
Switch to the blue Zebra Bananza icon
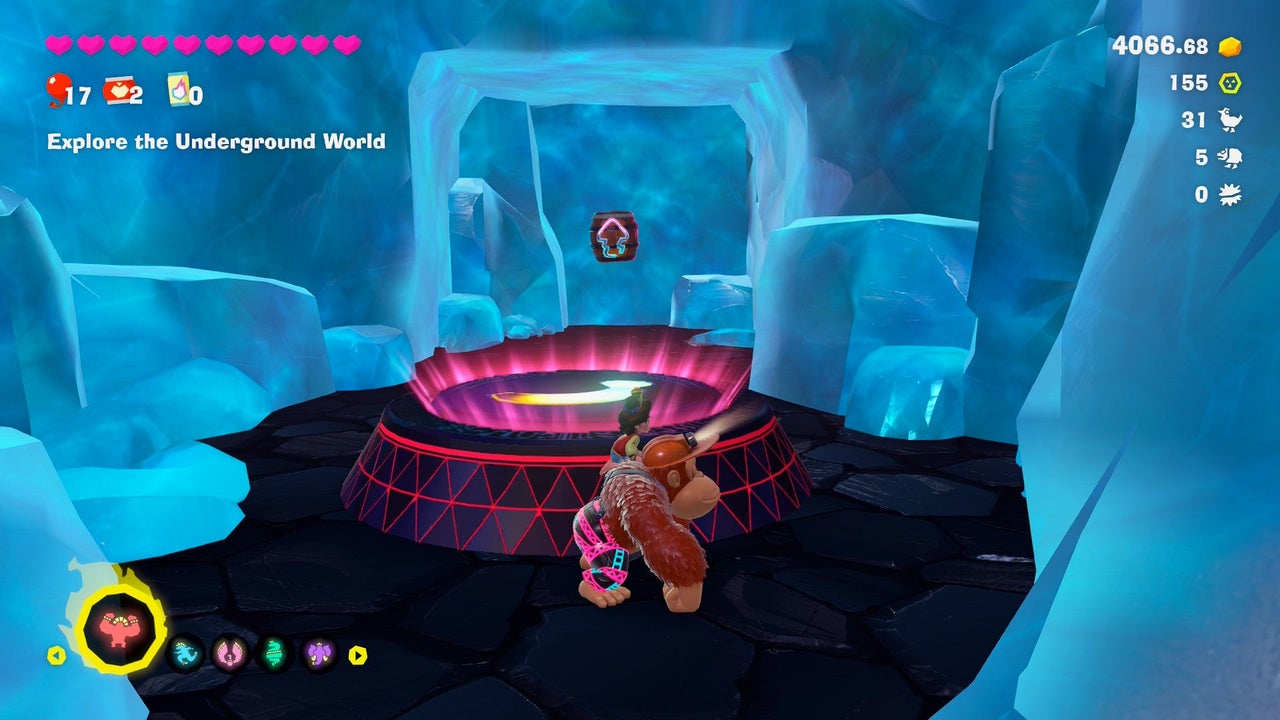186,655
